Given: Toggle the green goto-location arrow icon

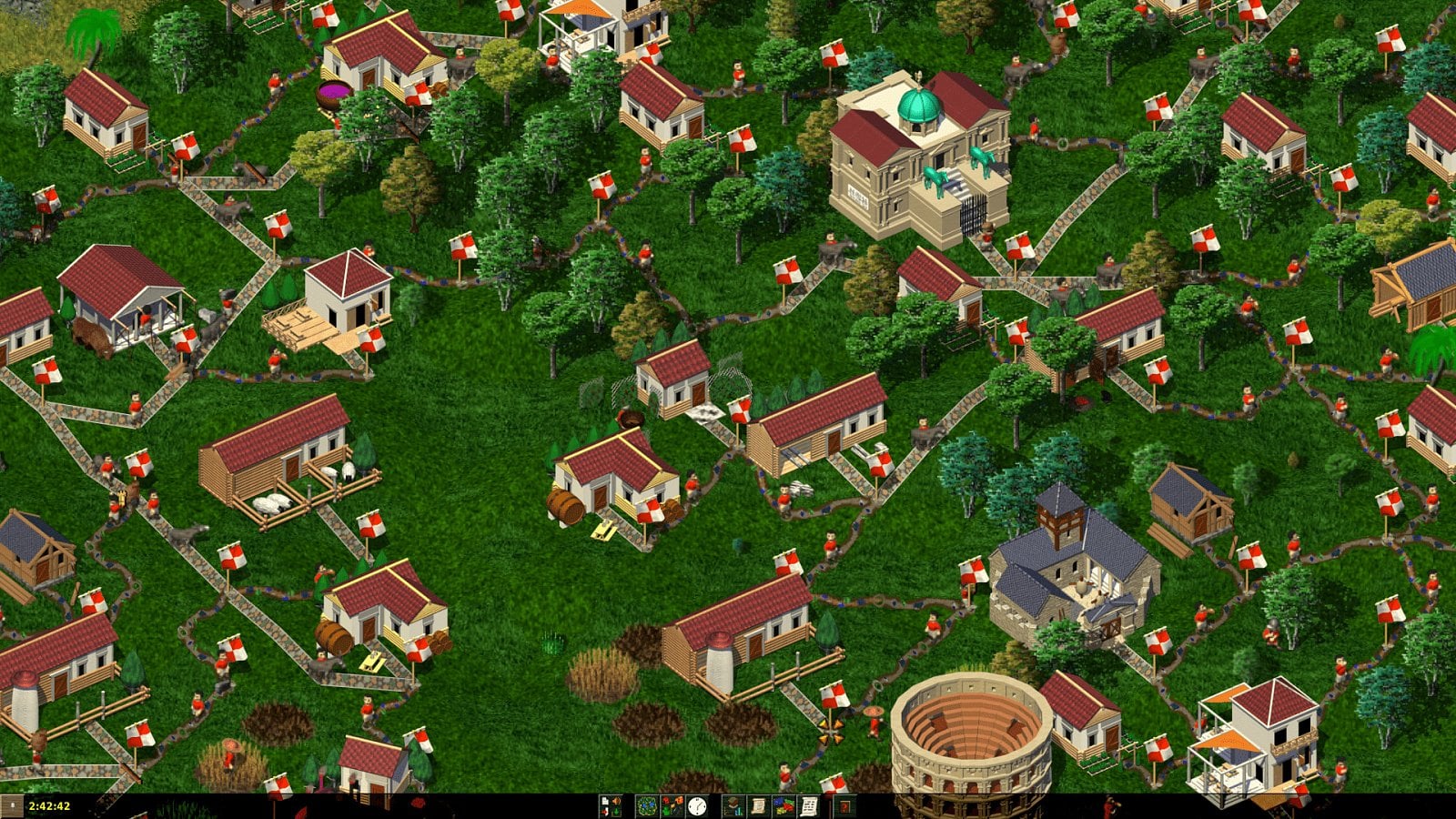Looking at the screenshot, I should pos(616,811).
